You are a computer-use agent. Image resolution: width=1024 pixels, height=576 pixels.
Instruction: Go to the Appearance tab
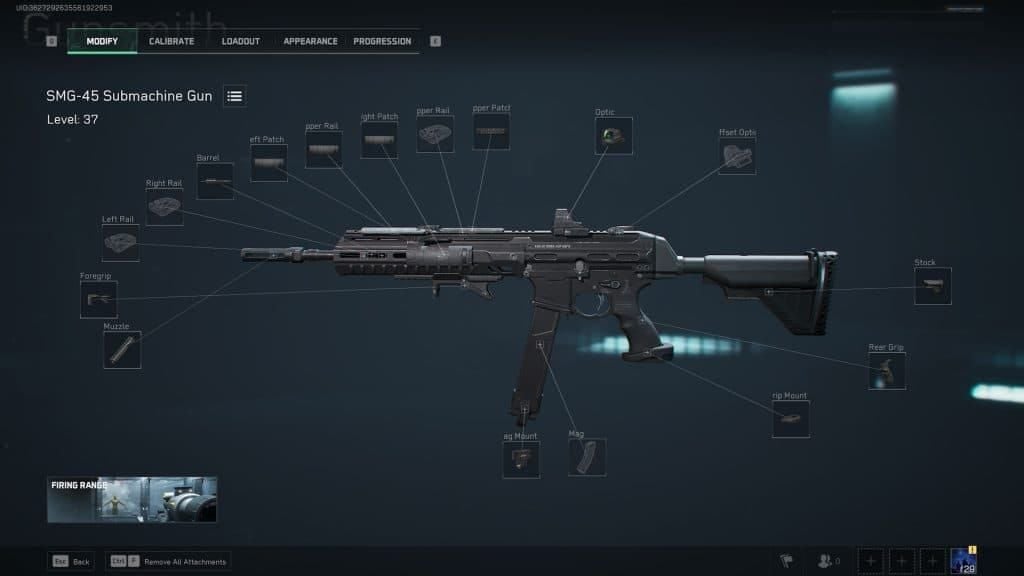[x=310, y=41]
